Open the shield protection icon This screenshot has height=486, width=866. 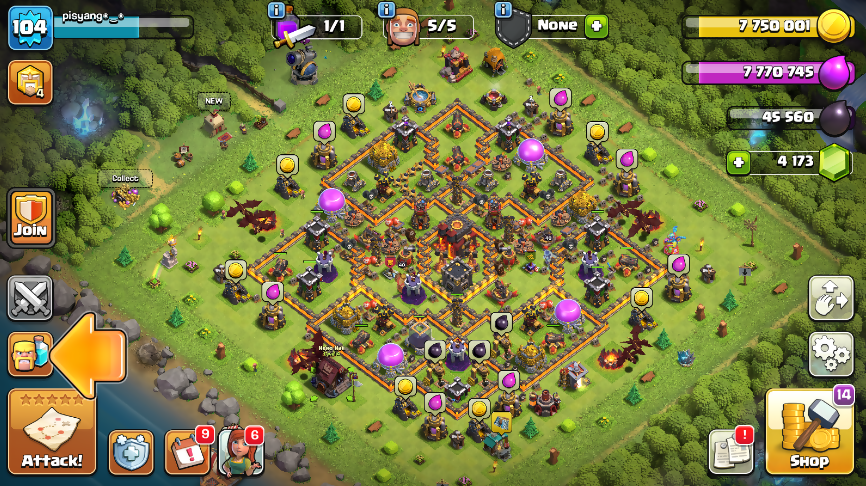coord(131,452)
